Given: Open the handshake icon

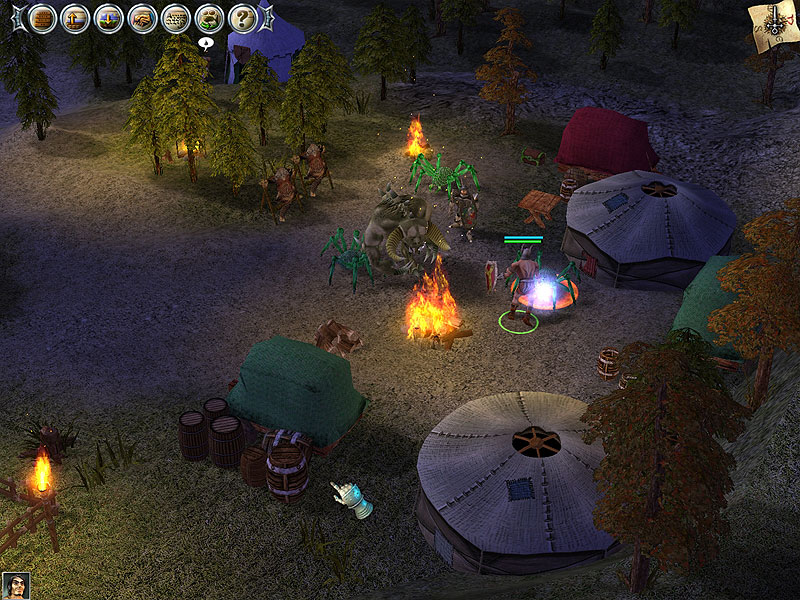Looking at the screenshot, I should pos(142,18).
